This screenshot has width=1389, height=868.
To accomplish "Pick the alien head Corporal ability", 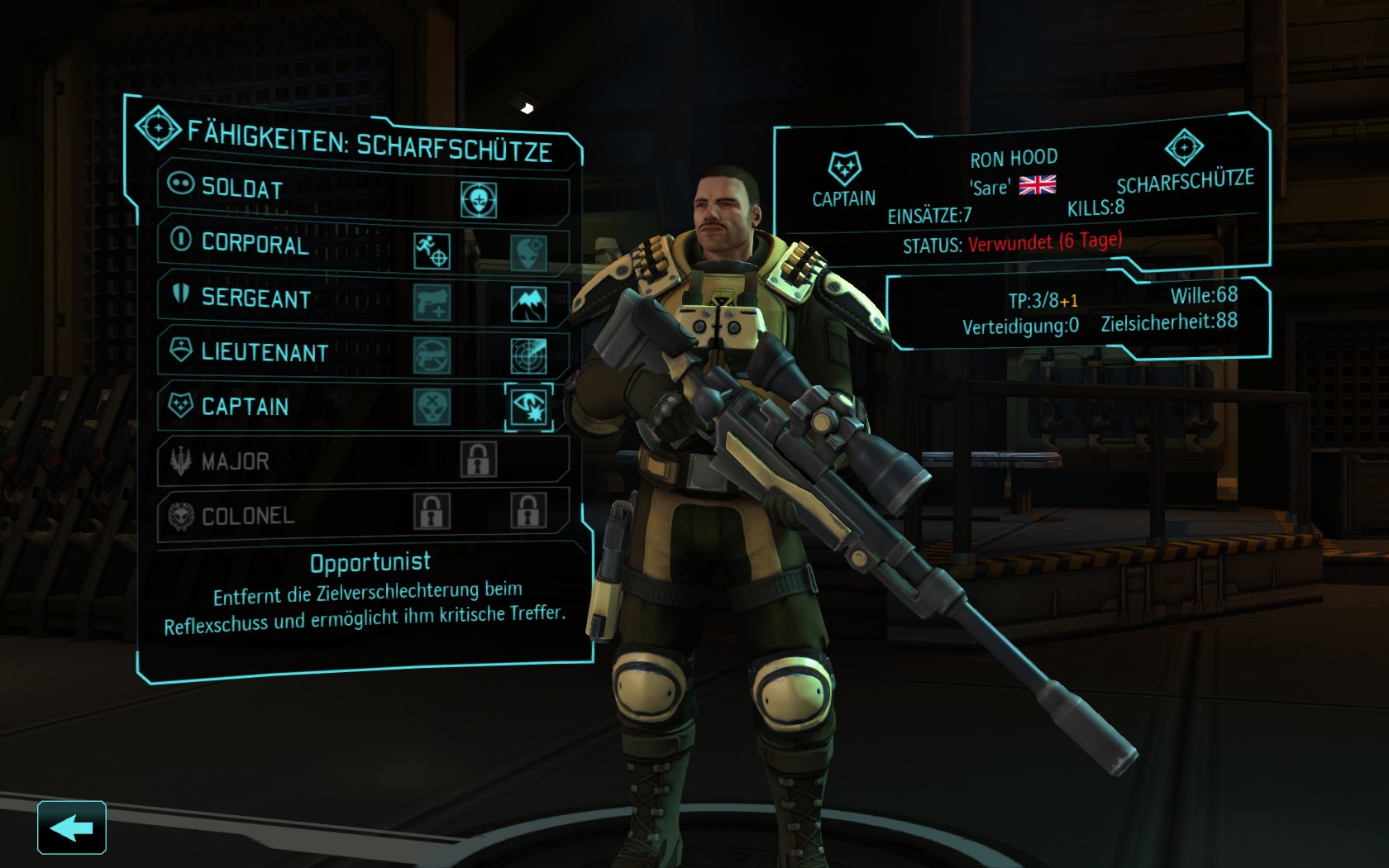I will tap(528, 252).
